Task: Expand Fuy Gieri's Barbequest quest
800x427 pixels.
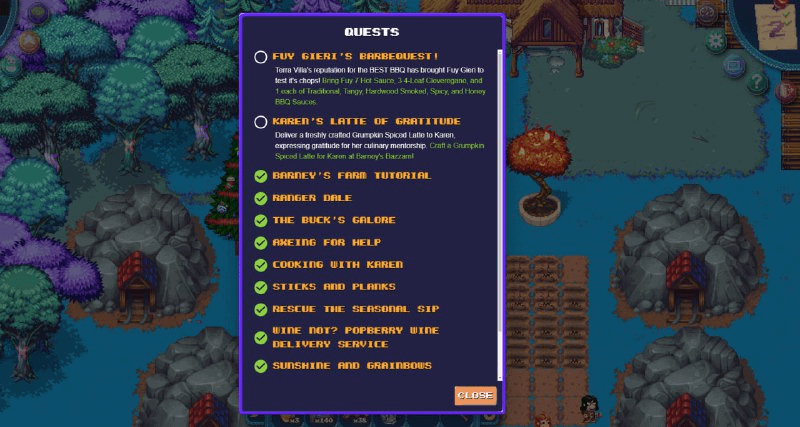Action: (355, 56)
